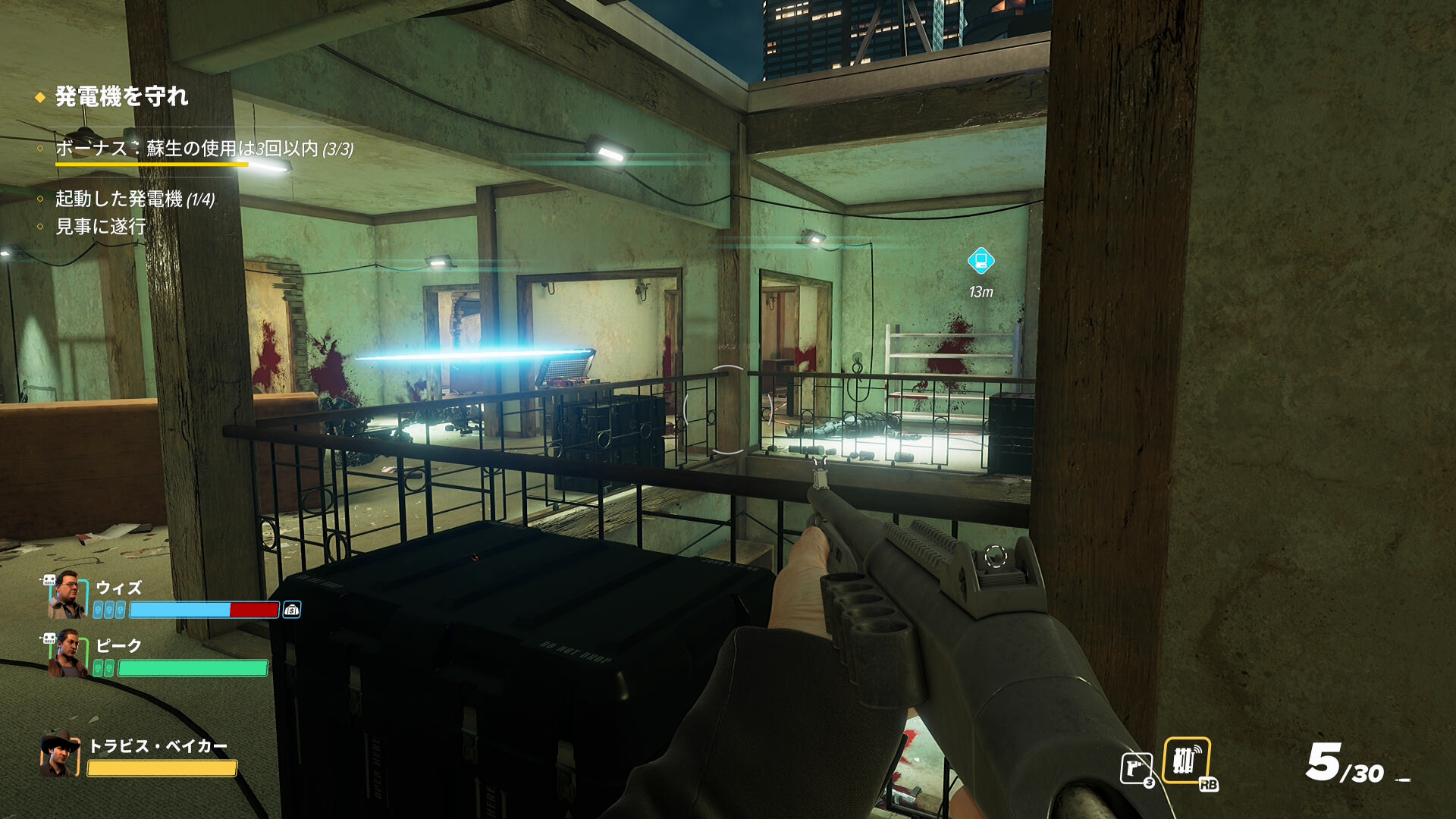Click the 見事に遂行 objective entry
This screenshot has height=819, width=1456.
click(100, 227)
